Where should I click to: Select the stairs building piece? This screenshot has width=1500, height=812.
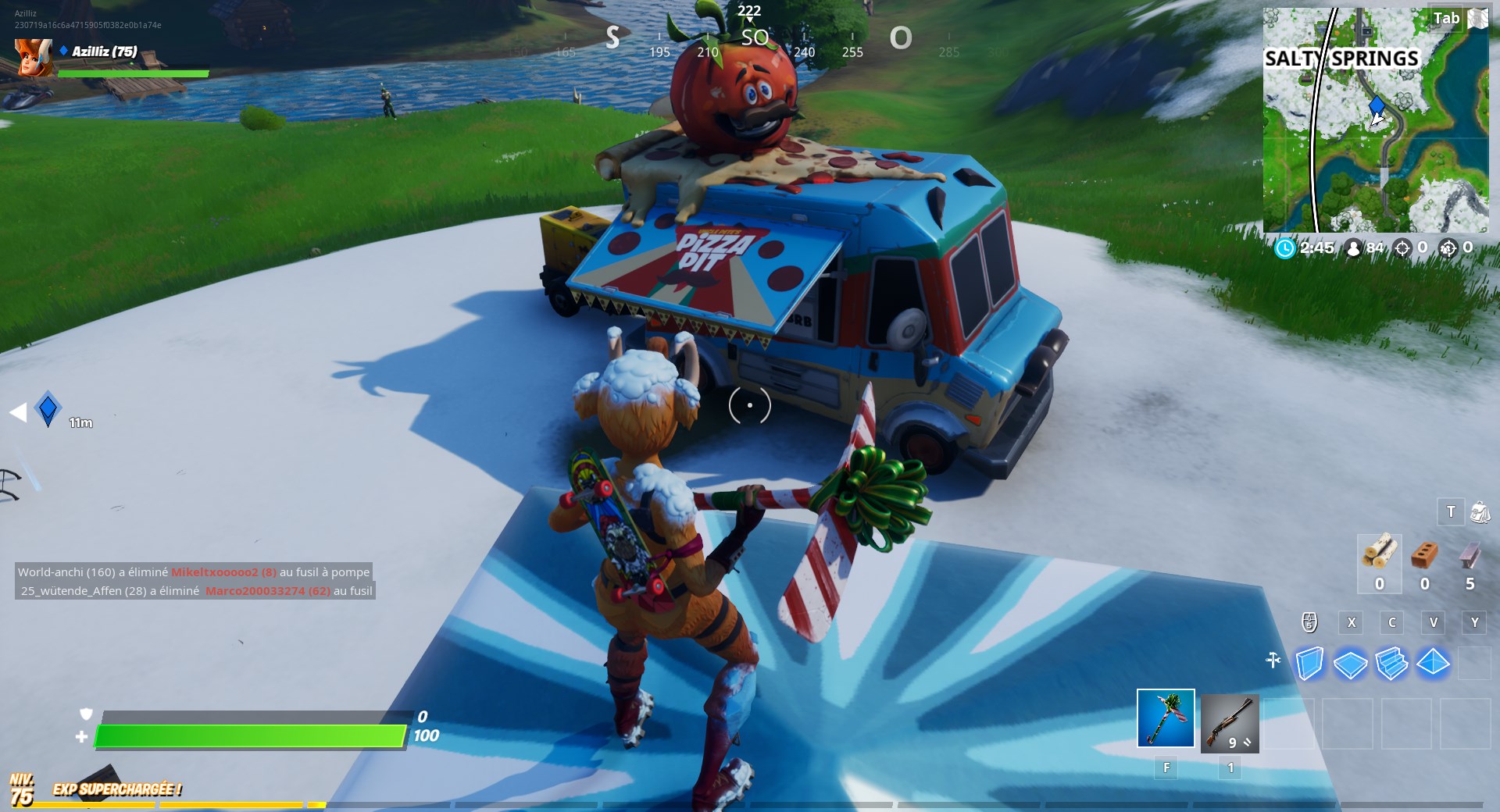point(1391,662)
